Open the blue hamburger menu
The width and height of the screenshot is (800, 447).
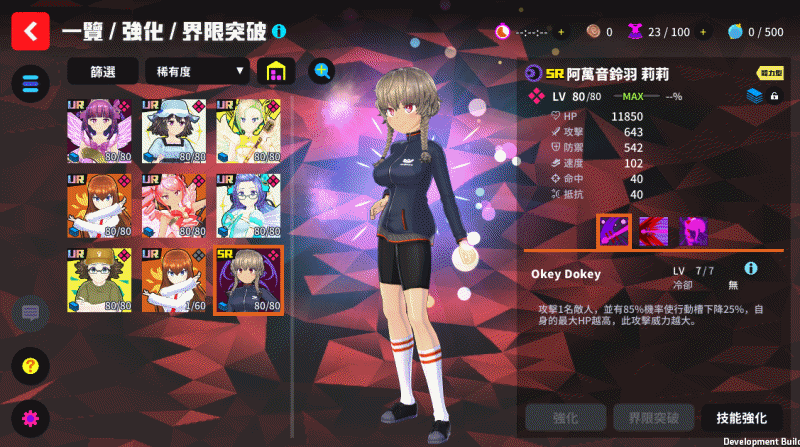30,83
